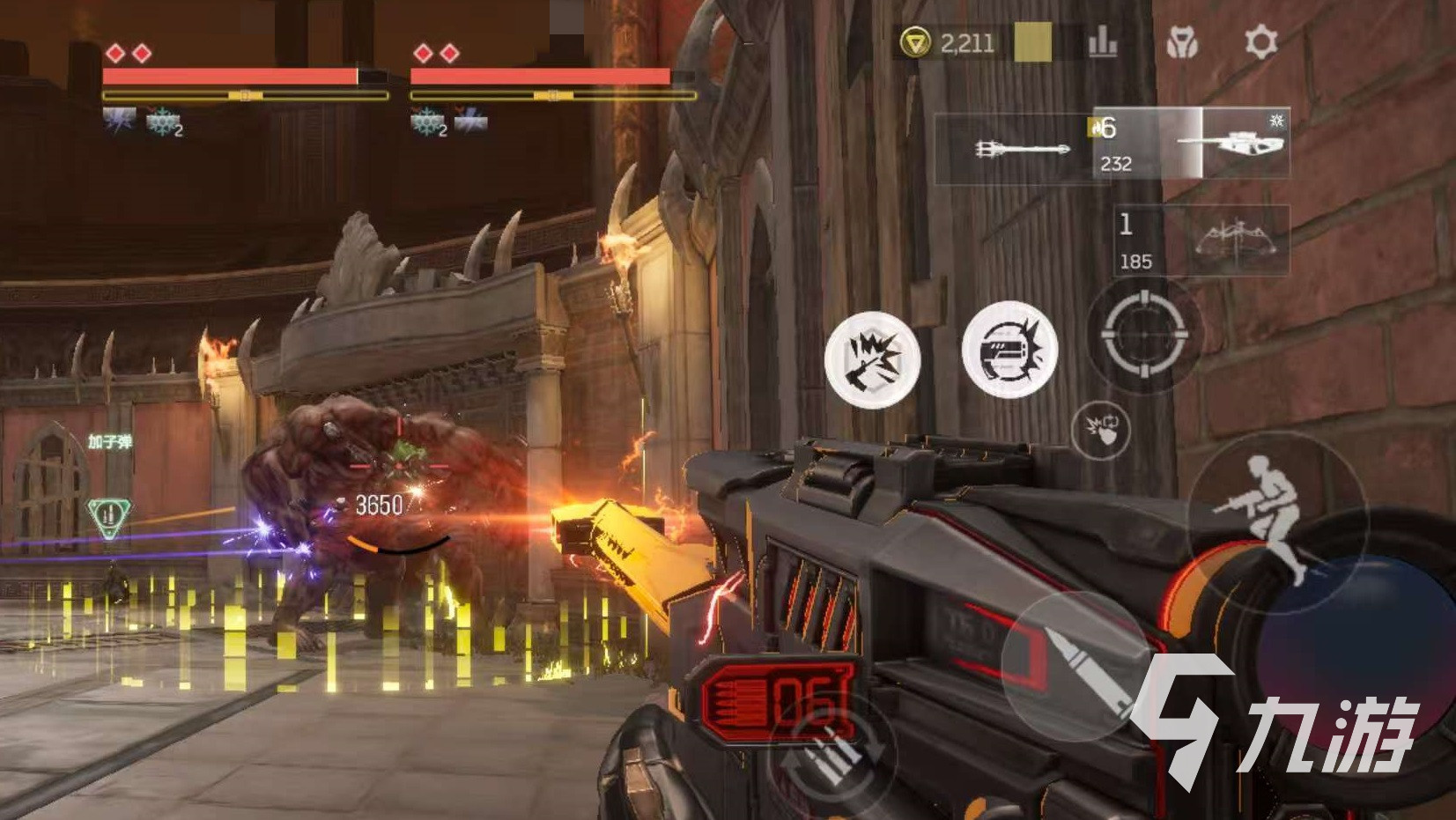Activate the white energy blast skill
Viewport: 1456px width, 820px height.
click(1009, 350)
